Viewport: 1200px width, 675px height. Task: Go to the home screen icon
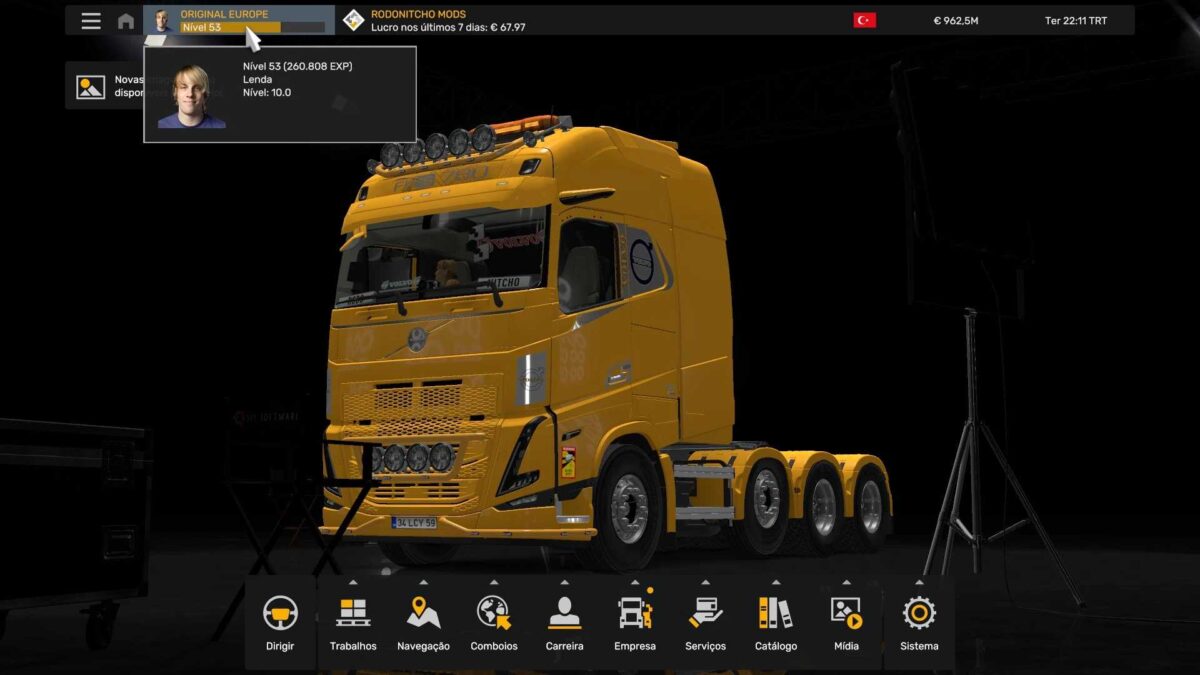pos(126,21)
